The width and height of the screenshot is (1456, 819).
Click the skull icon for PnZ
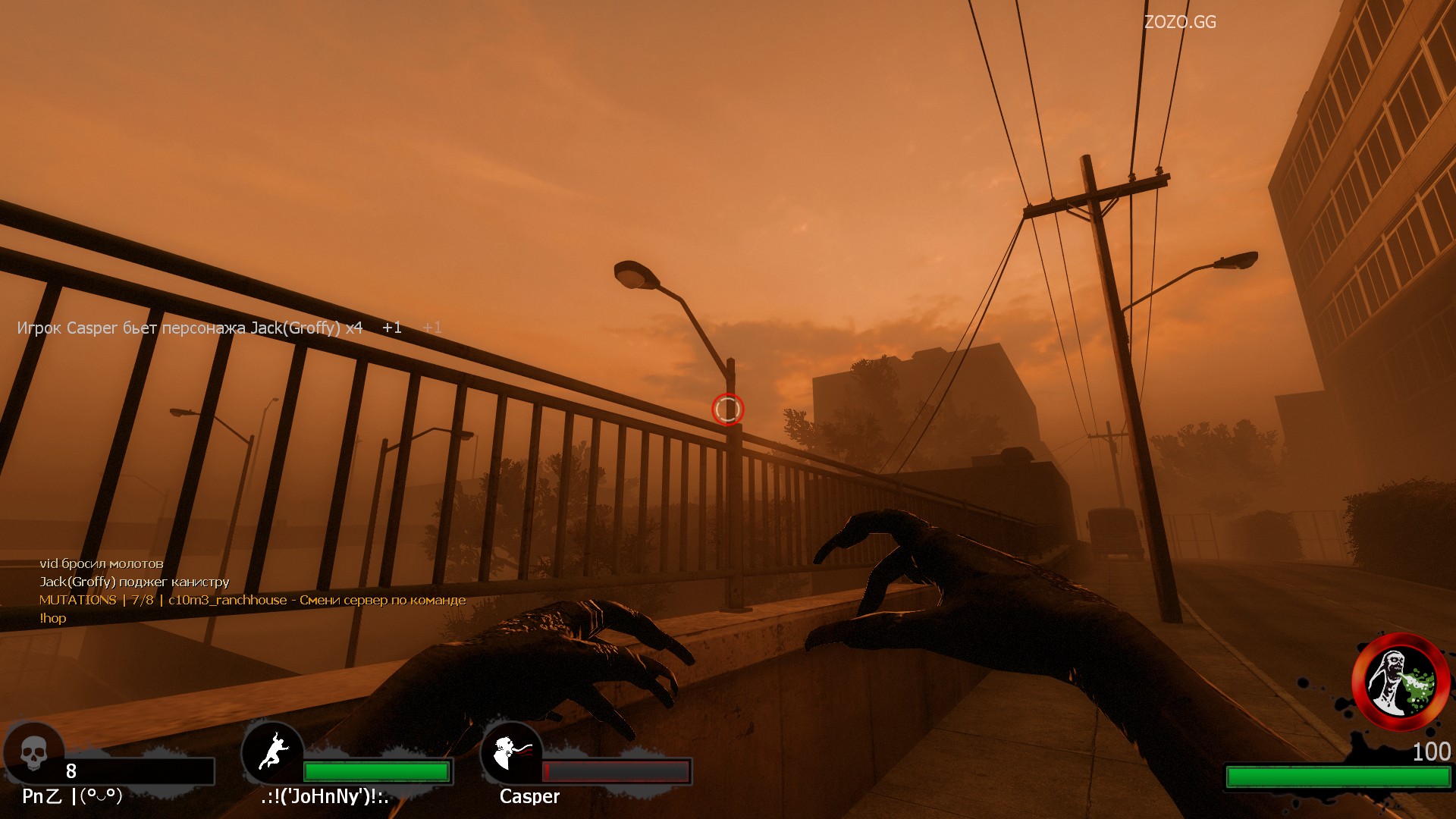(x=33, y=752)
